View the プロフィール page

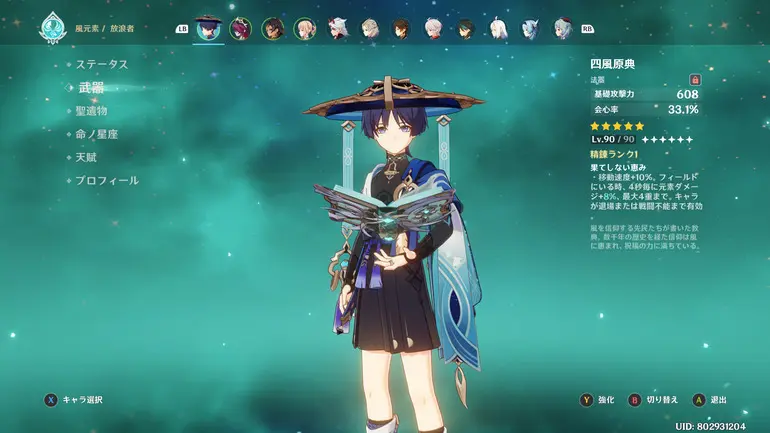tap(107, 180)
